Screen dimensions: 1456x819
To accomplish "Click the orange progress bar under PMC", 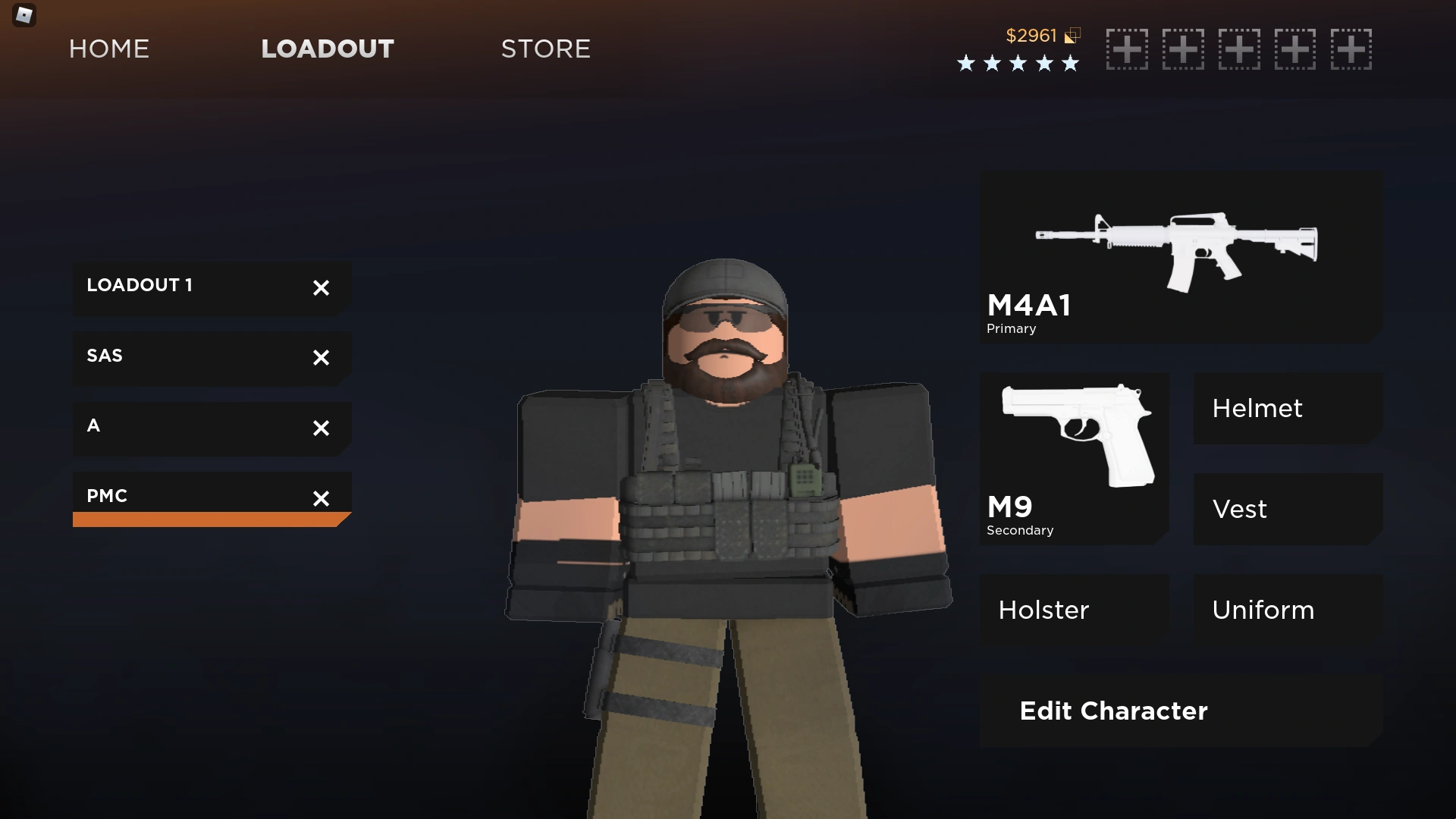I will click(211, 520).
